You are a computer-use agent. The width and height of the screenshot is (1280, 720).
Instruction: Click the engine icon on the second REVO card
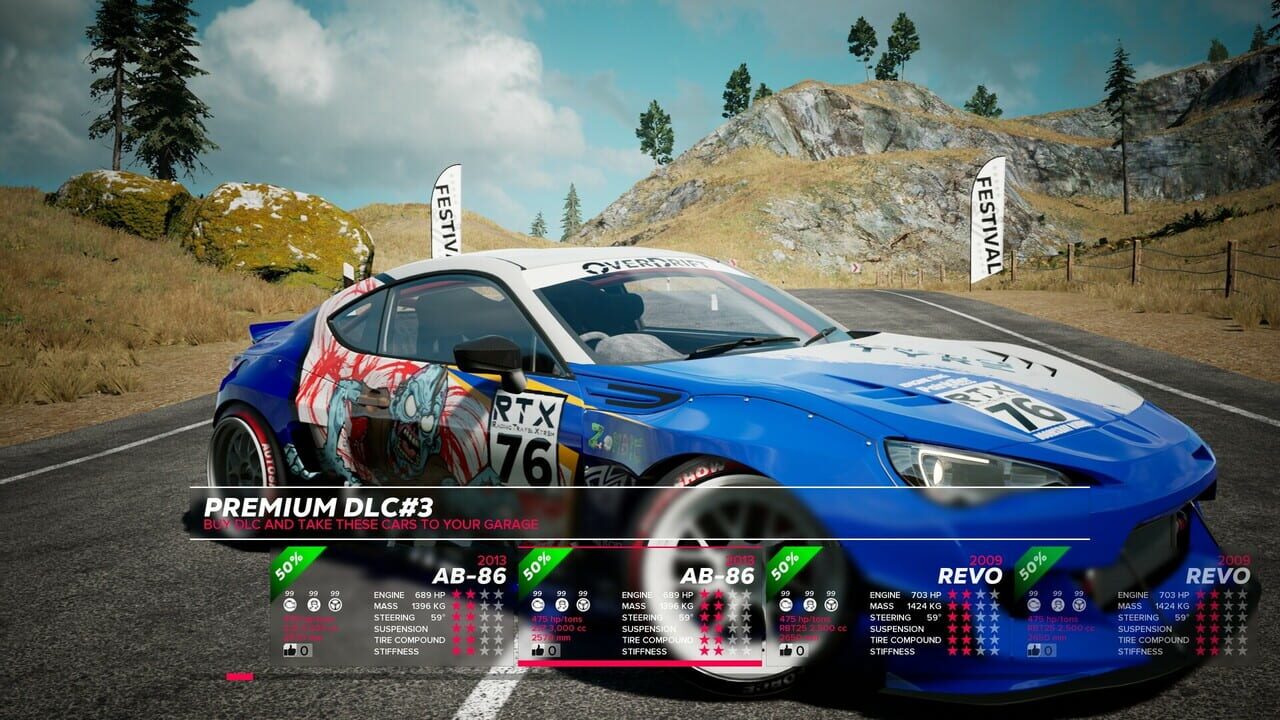click(1032, 605)
